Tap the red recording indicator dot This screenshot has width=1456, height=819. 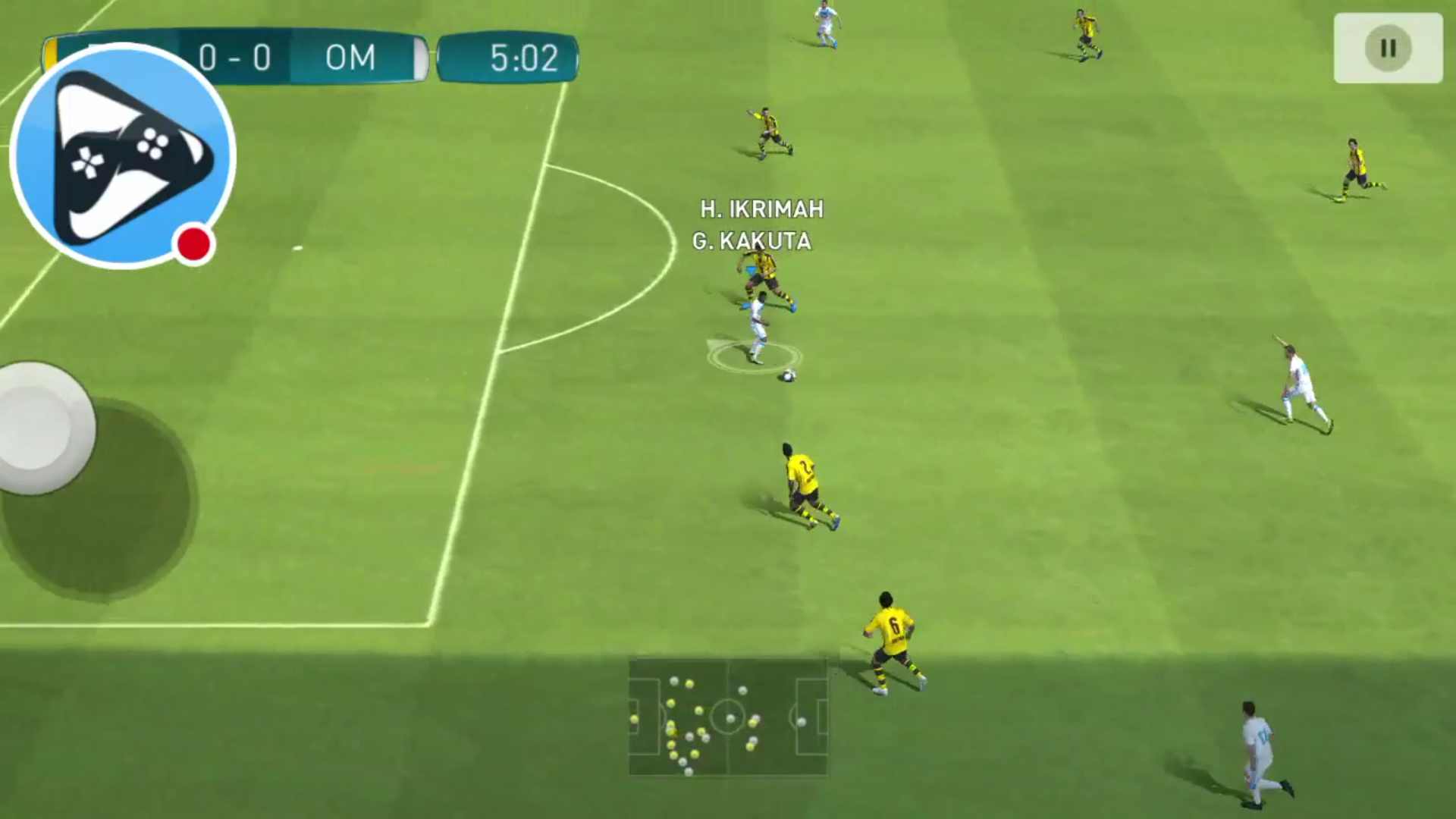(193, 243)
